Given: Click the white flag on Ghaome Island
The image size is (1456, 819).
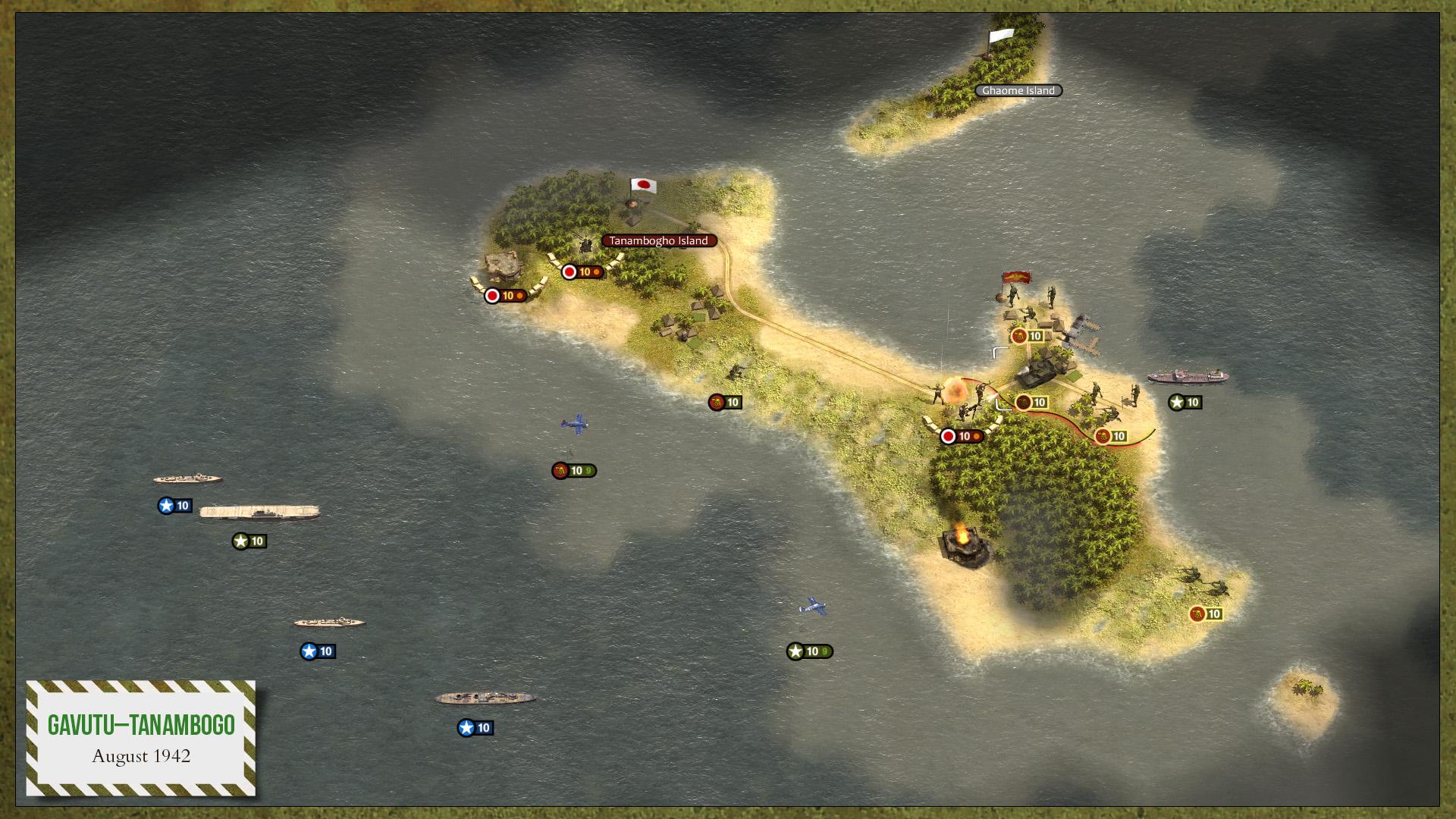Looking at the screenshot, I should [1001, 36].
